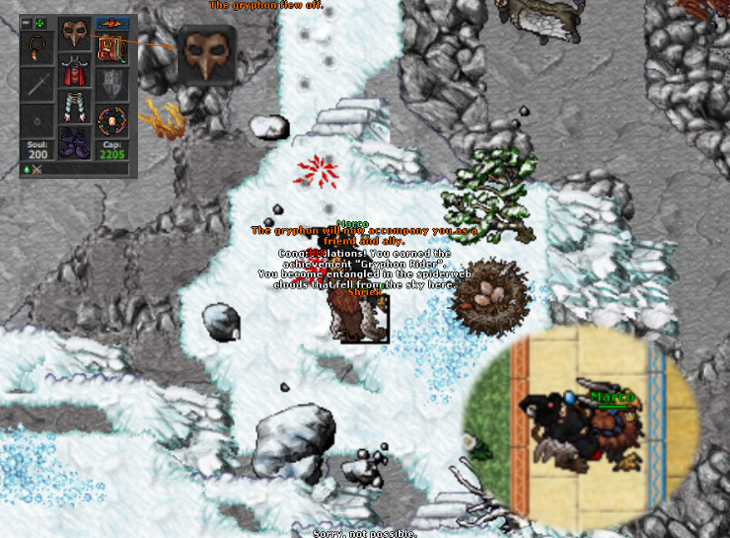Click the green flame status icon
Image resolution: width=730 pixels, height=538 pixels.
pyautogui.click(x=26, y=170)
